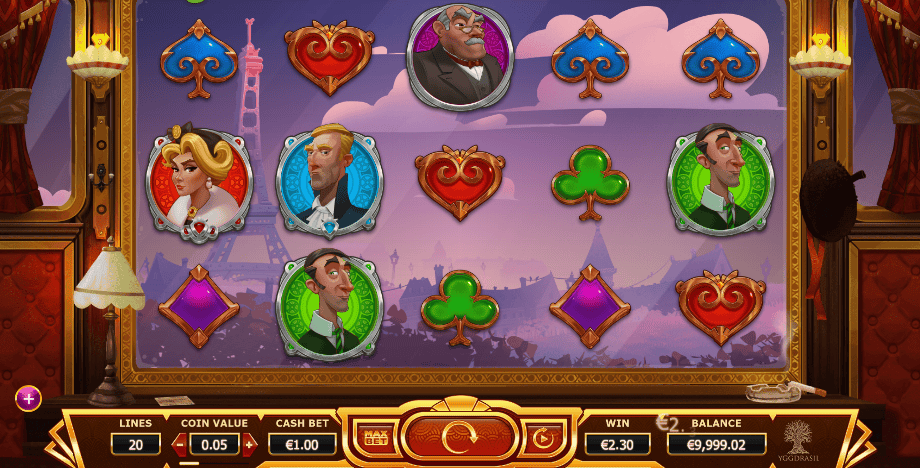Set the bet to maximum with Max Bet
Viewport: 920px width, 468px height.
pyautogui.click(x=376, y=437)
